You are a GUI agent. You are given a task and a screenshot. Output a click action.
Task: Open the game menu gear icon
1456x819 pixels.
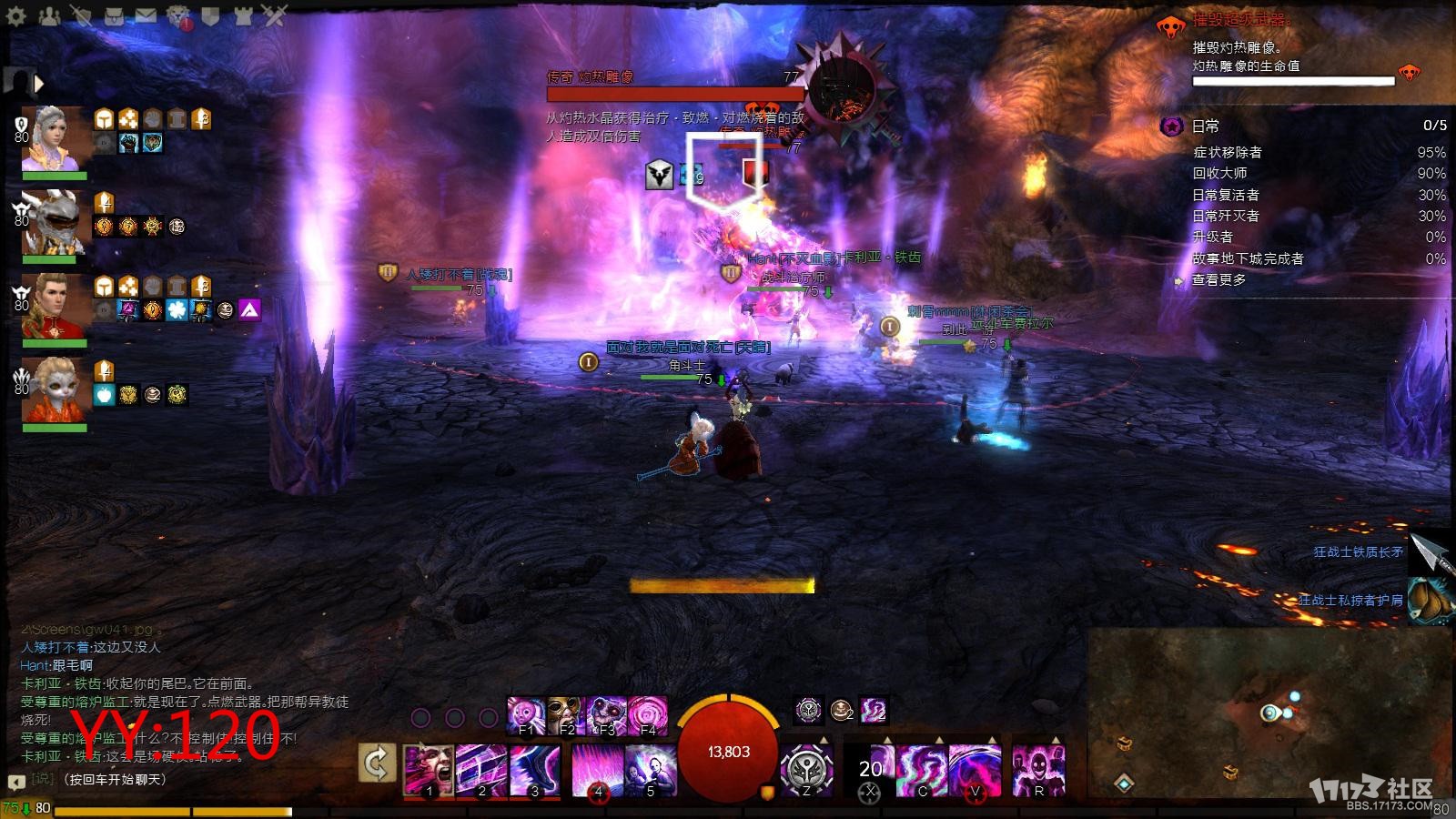pyautogui.click(x=15, y=15)
